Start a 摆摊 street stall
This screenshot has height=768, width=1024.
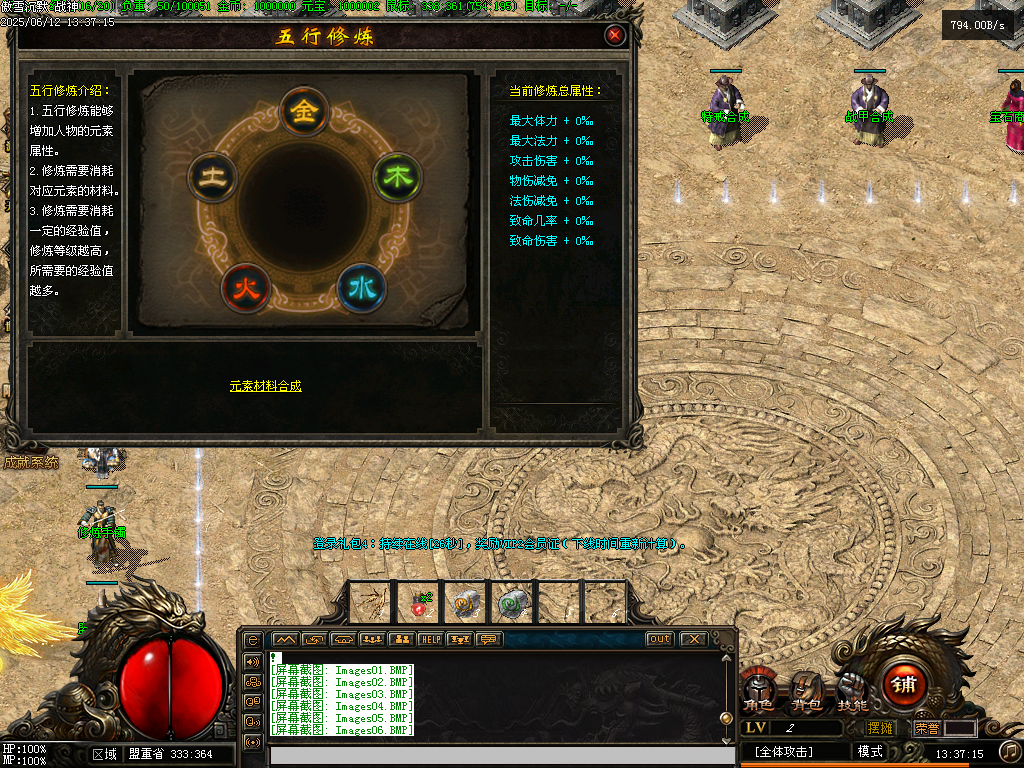coord(881,728)
